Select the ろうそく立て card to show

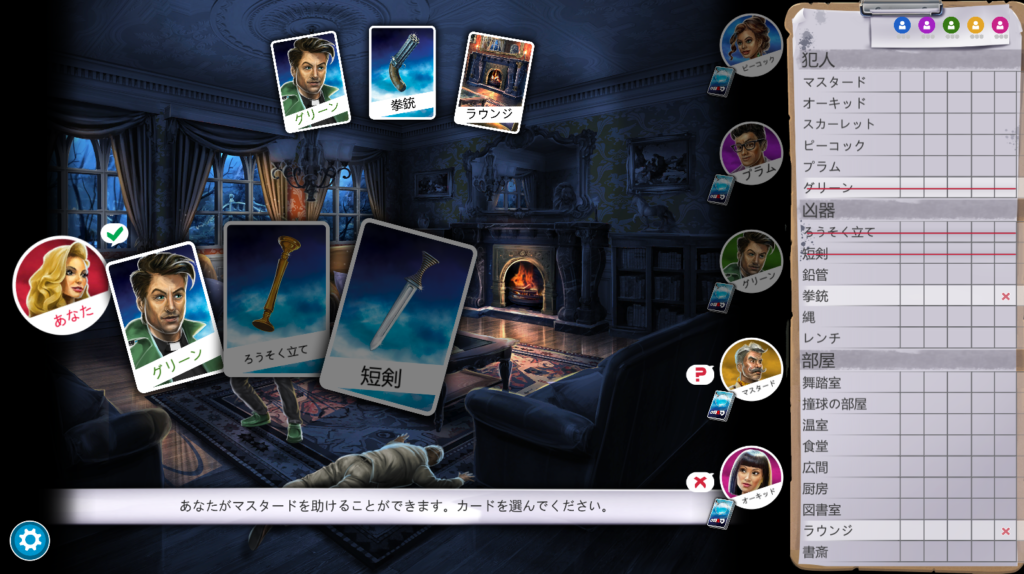(x=276, y=298)
